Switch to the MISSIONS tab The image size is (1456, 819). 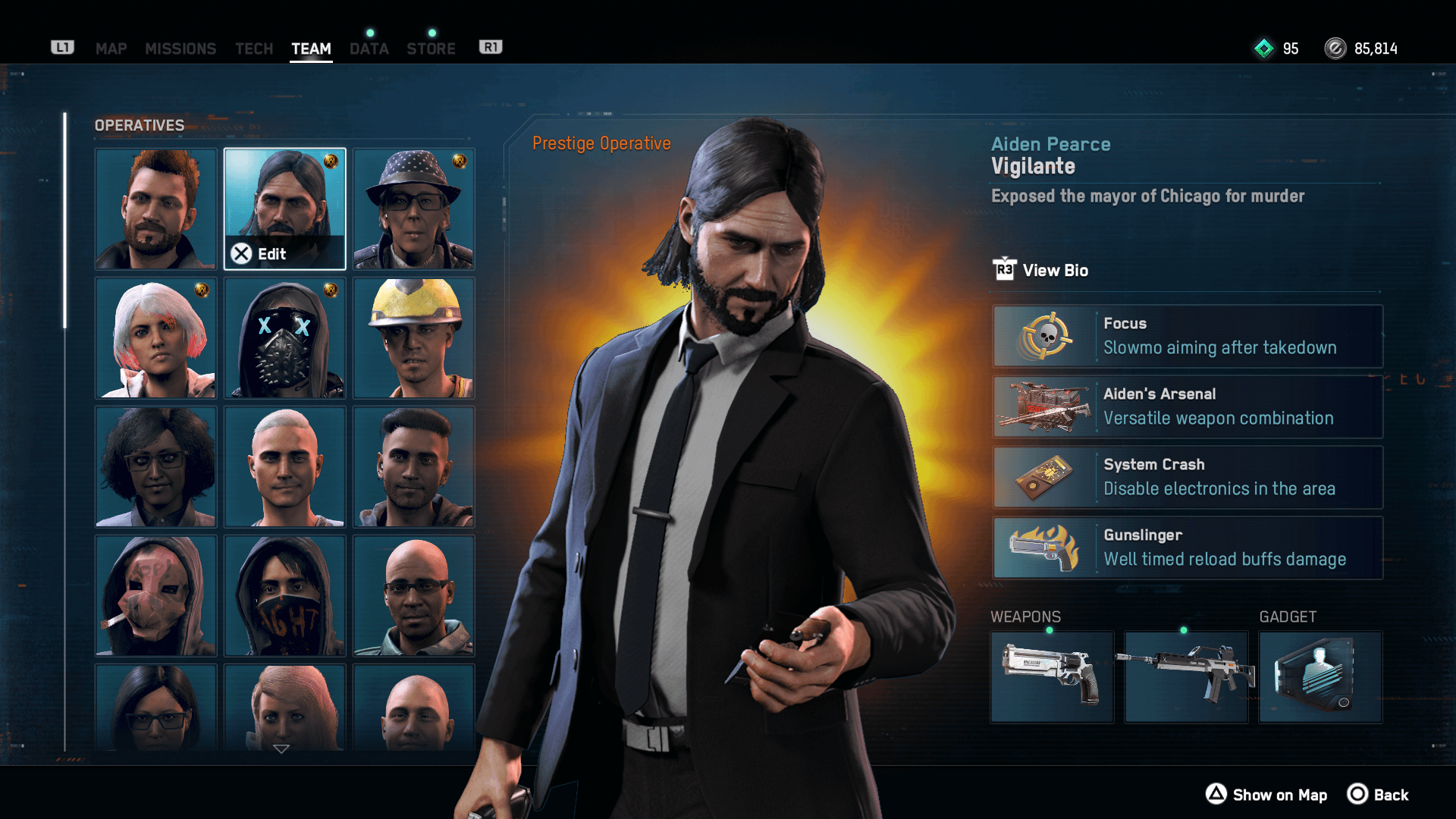tap(180, 49)
